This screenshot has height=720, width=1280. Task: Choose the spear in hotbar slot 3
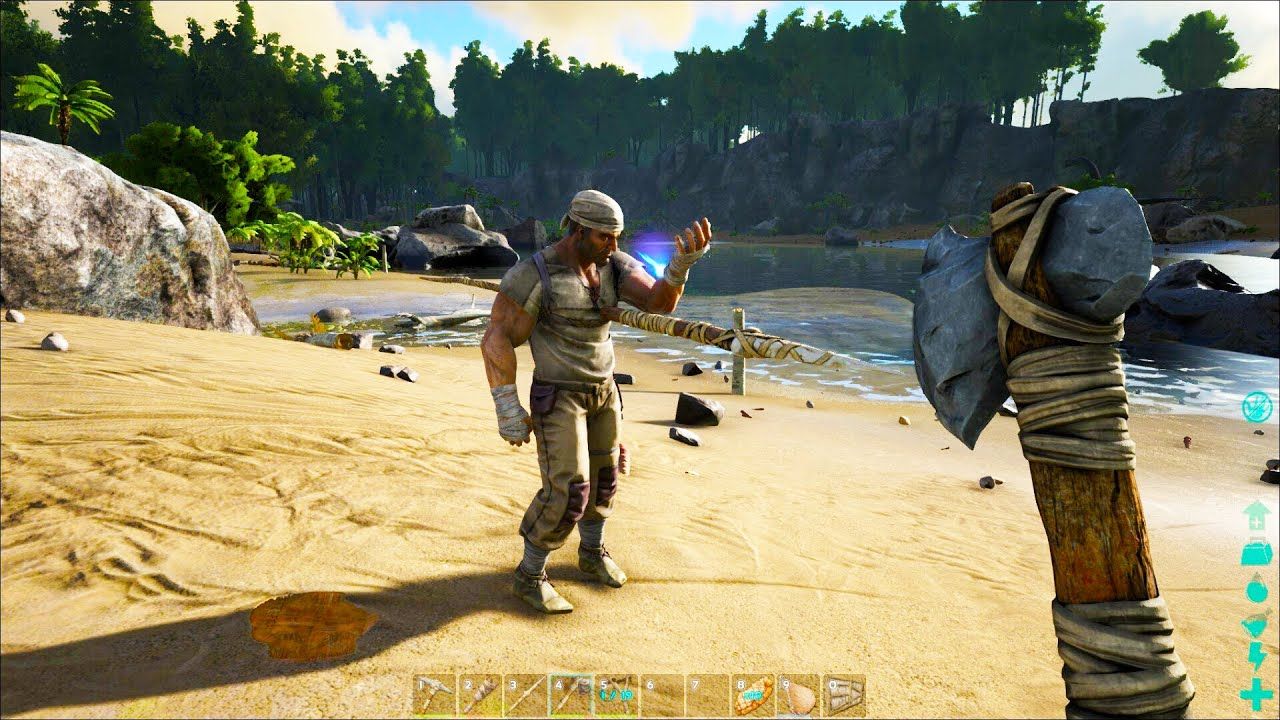point(525,694)
